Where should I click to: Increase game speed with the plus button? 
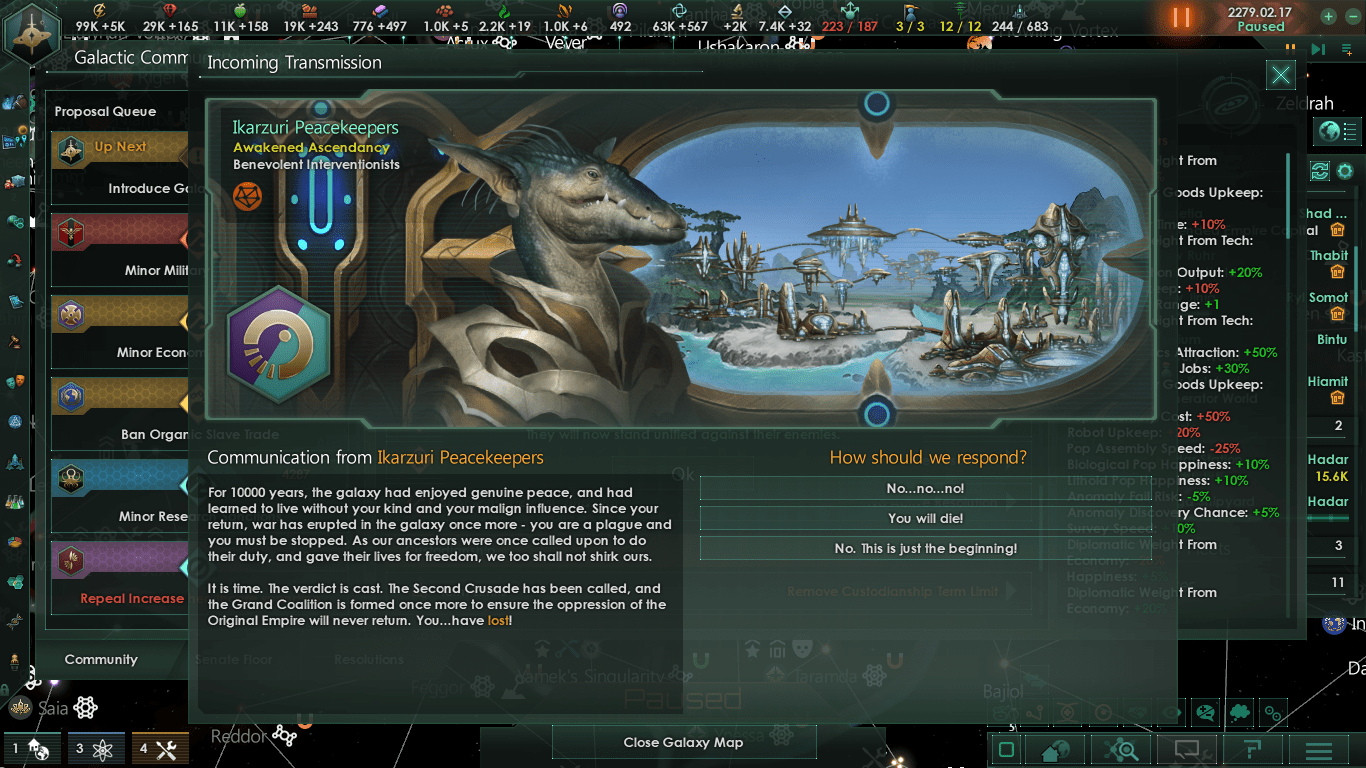point(1327,16)
